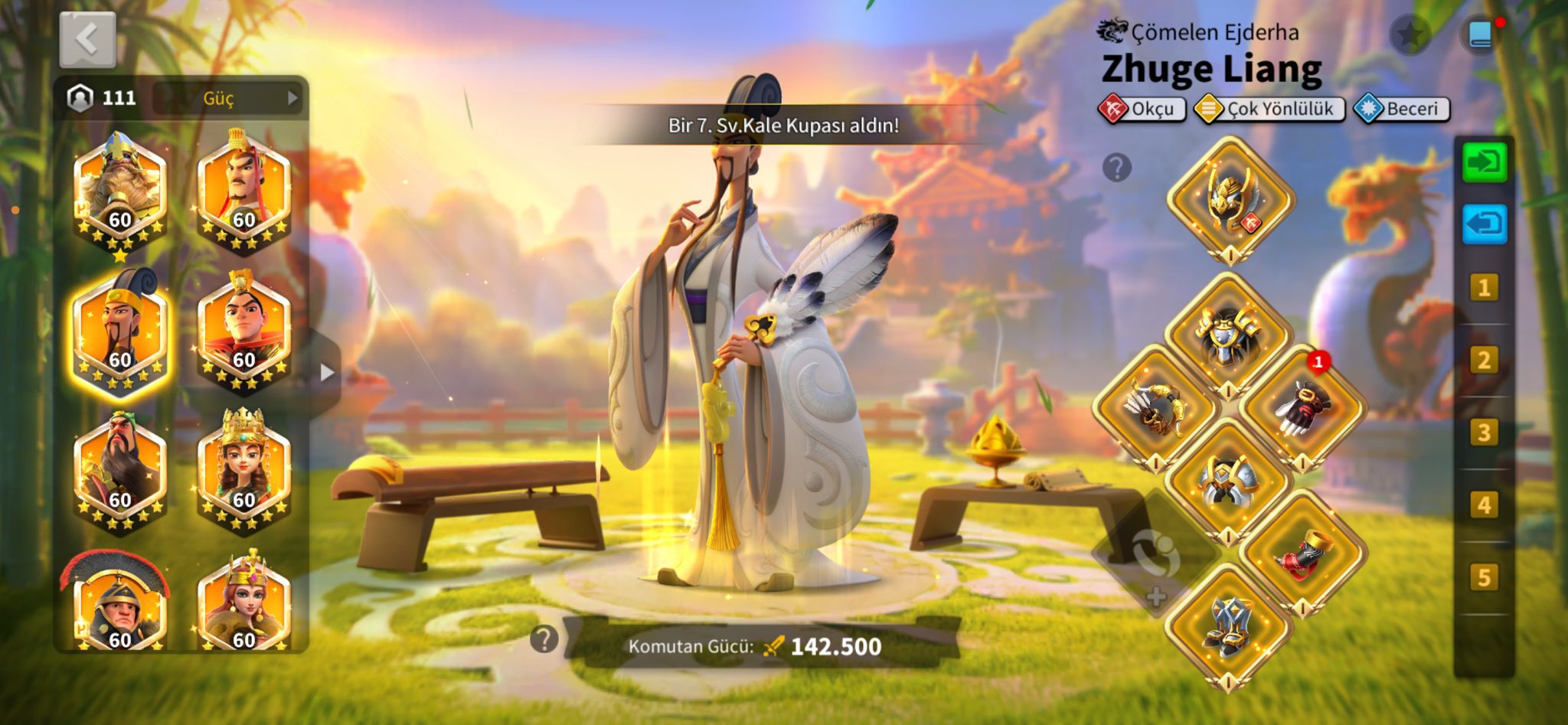Open the gloves slot with notification
The height and width of the screenshot is (725, 1568).
point(1302,407)
